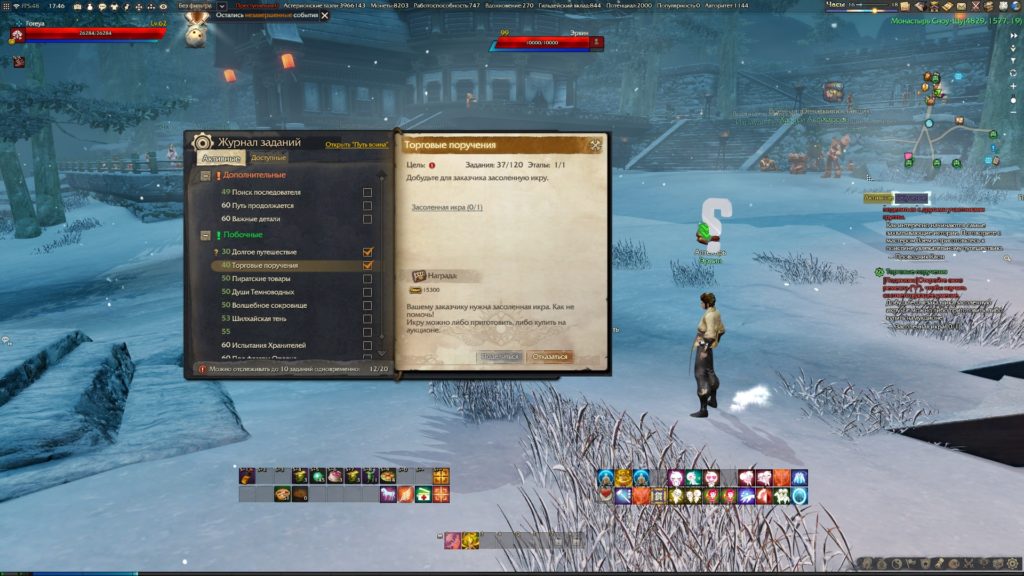Collapse the "Побочные" quest category

pos(206,236)
